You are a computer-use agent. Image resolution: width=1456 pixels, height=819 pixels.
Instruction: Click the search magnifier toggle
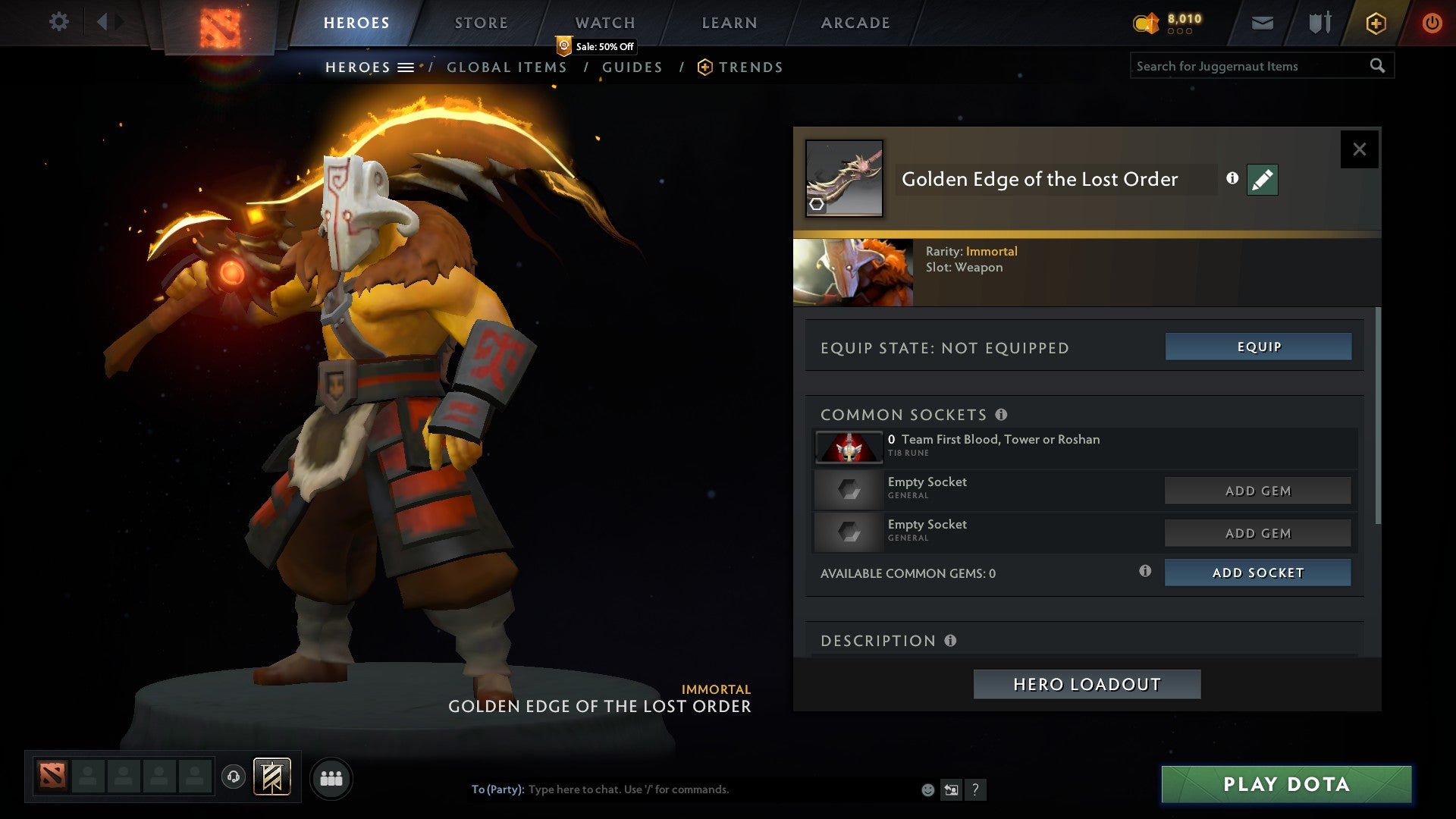click(1378, 66)
